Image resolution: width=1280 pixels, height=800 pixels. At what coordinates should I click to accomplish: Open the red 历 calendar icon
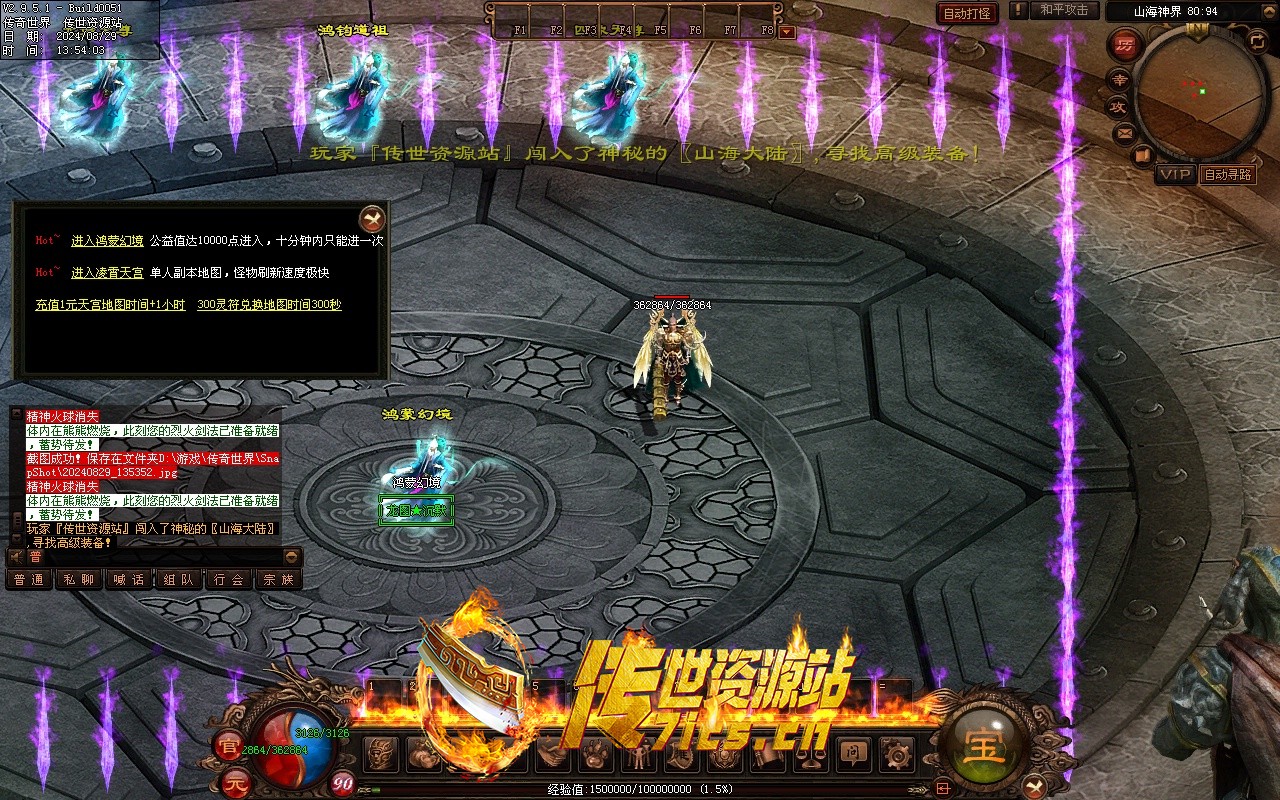coord(1126,45)
